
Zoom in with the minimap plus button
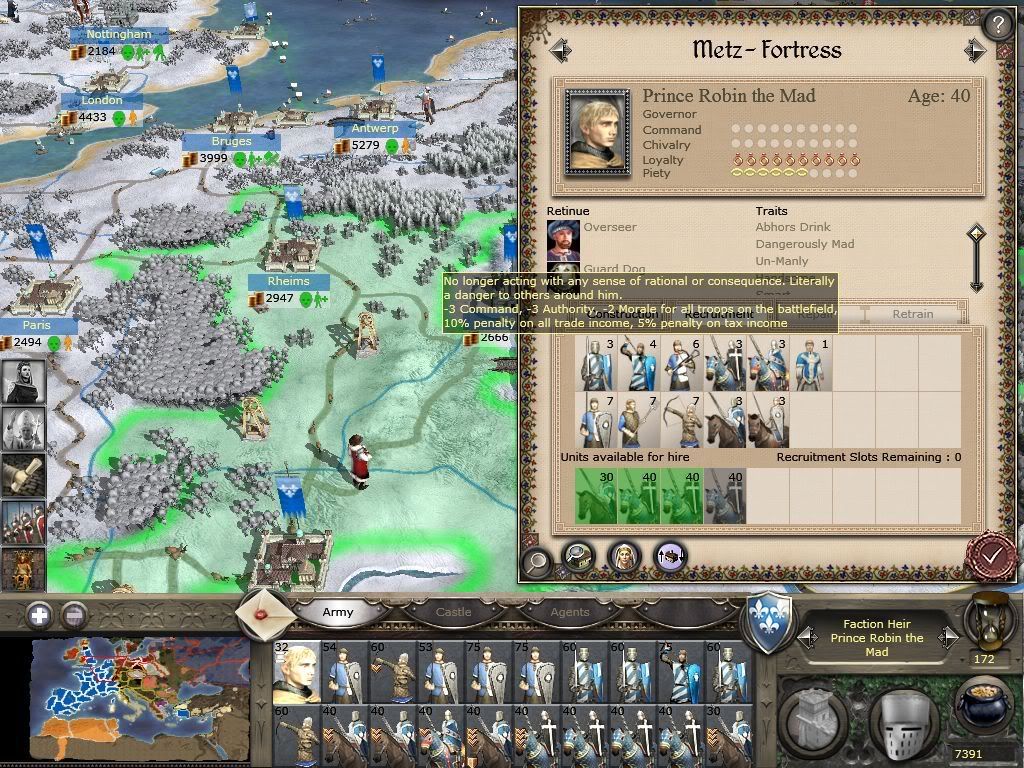[x=40, y=614]
